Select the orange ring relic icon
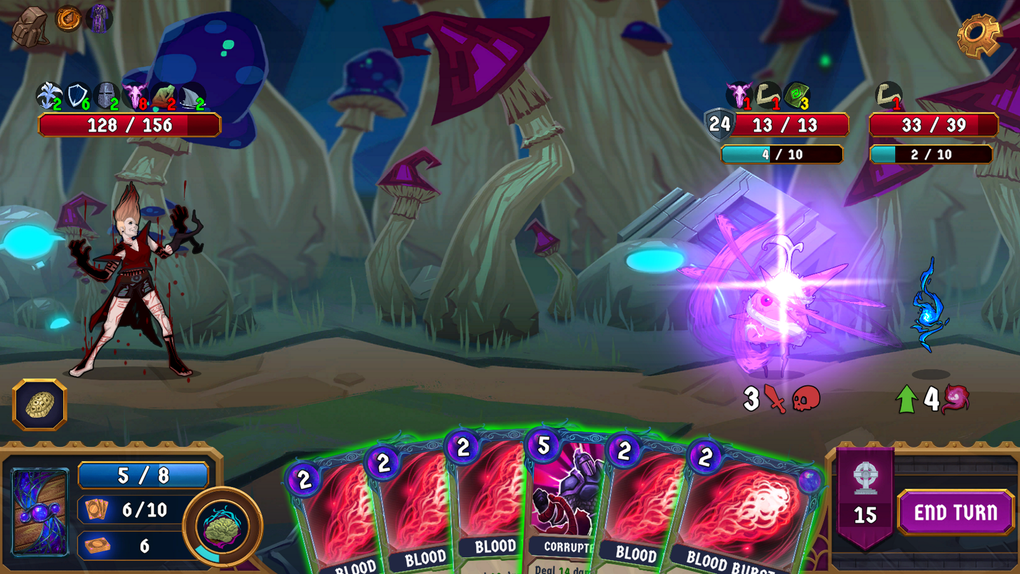Image resolution: width=1020 pixels, height=574 pixels. pos(69,18)
